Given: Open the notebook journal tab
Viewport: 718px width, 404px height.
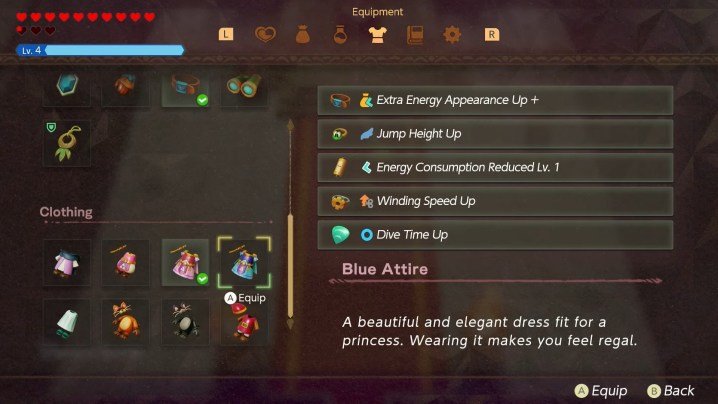Looking at the screenshot, I should pyautogui.click(x=415, y=35).
